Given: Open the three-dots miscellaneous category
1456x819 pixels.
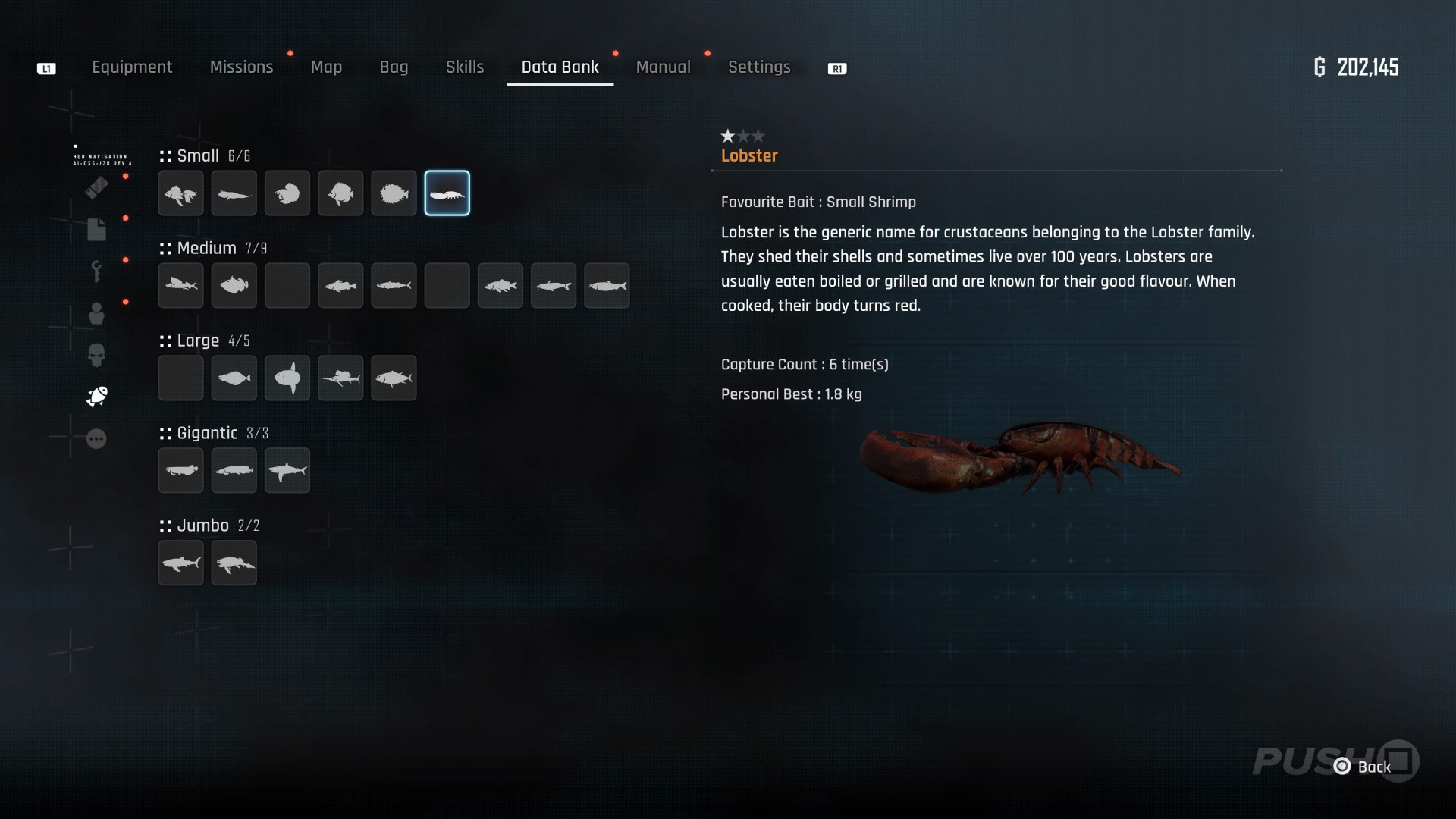Looking at the screenshot, I should click(96, 439).
